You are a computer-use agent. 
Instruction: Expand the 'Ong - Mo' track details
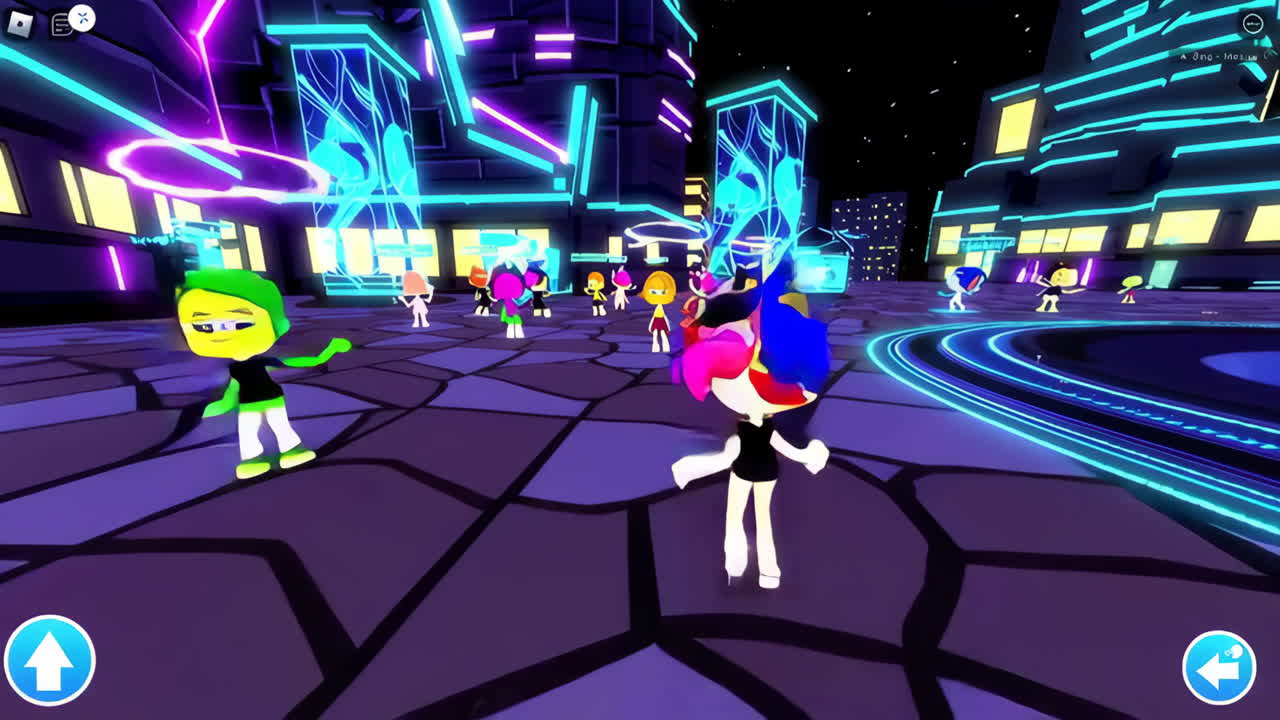pos(1215,56)
